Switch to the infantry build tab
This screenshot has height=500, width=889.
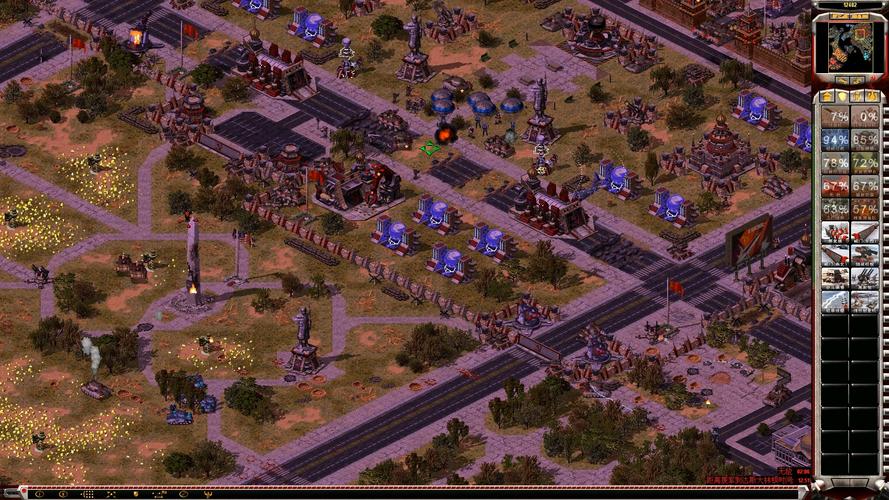(857, 96)
